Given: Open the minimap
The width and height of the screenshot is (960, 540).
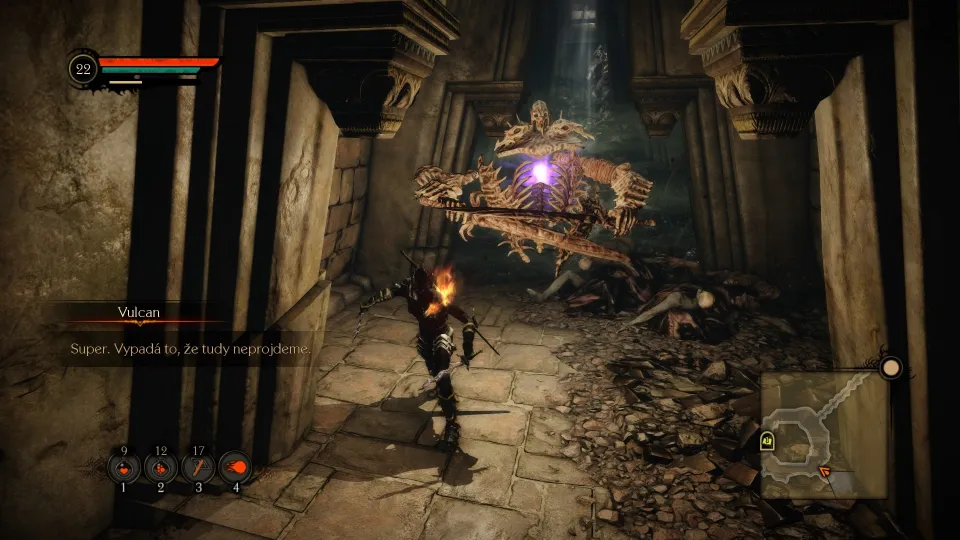Looking at the screenshot, I should [x=822, y=435].
